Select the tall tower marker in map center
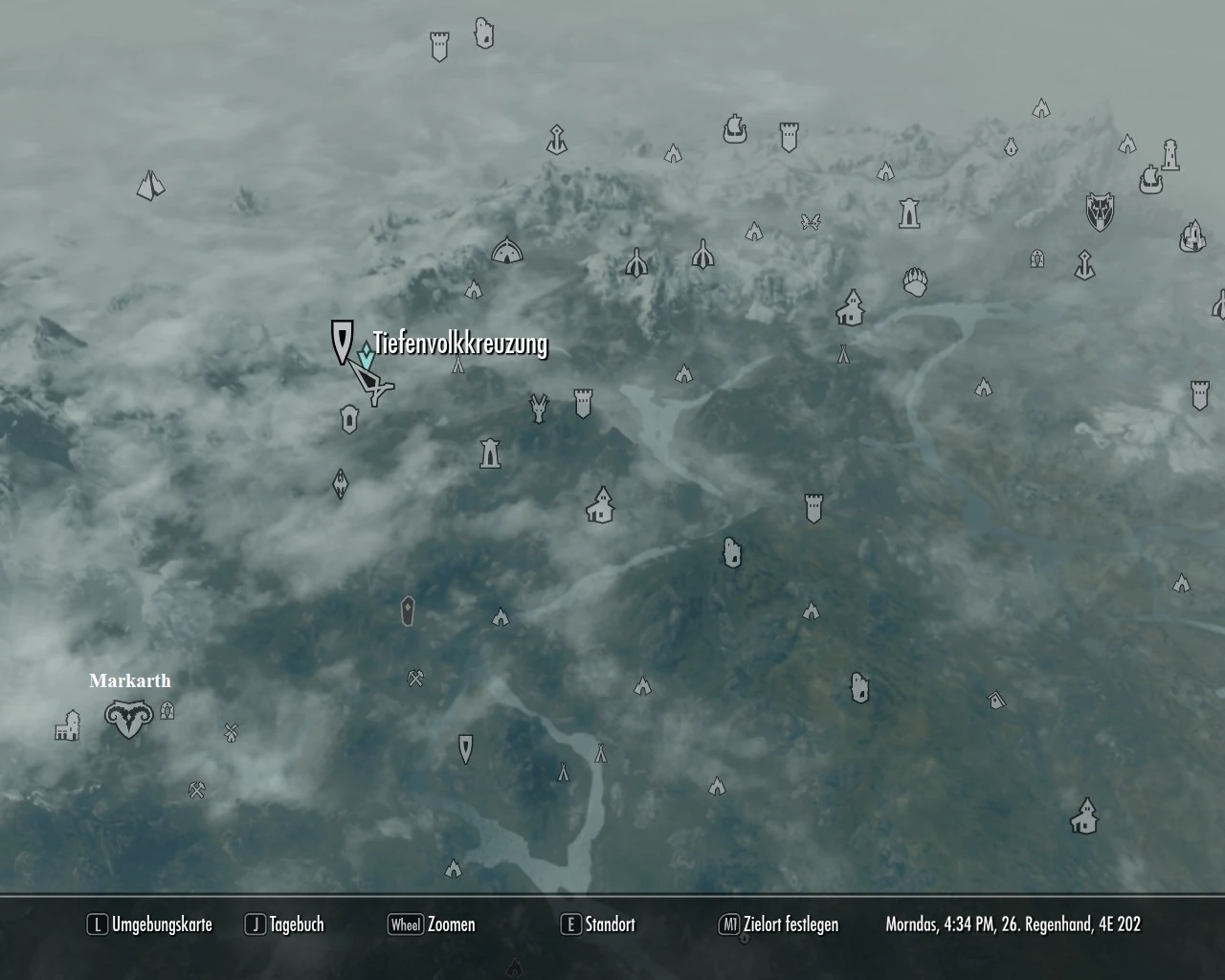This screenshot has width=1225, height=980. pos(491,455)
